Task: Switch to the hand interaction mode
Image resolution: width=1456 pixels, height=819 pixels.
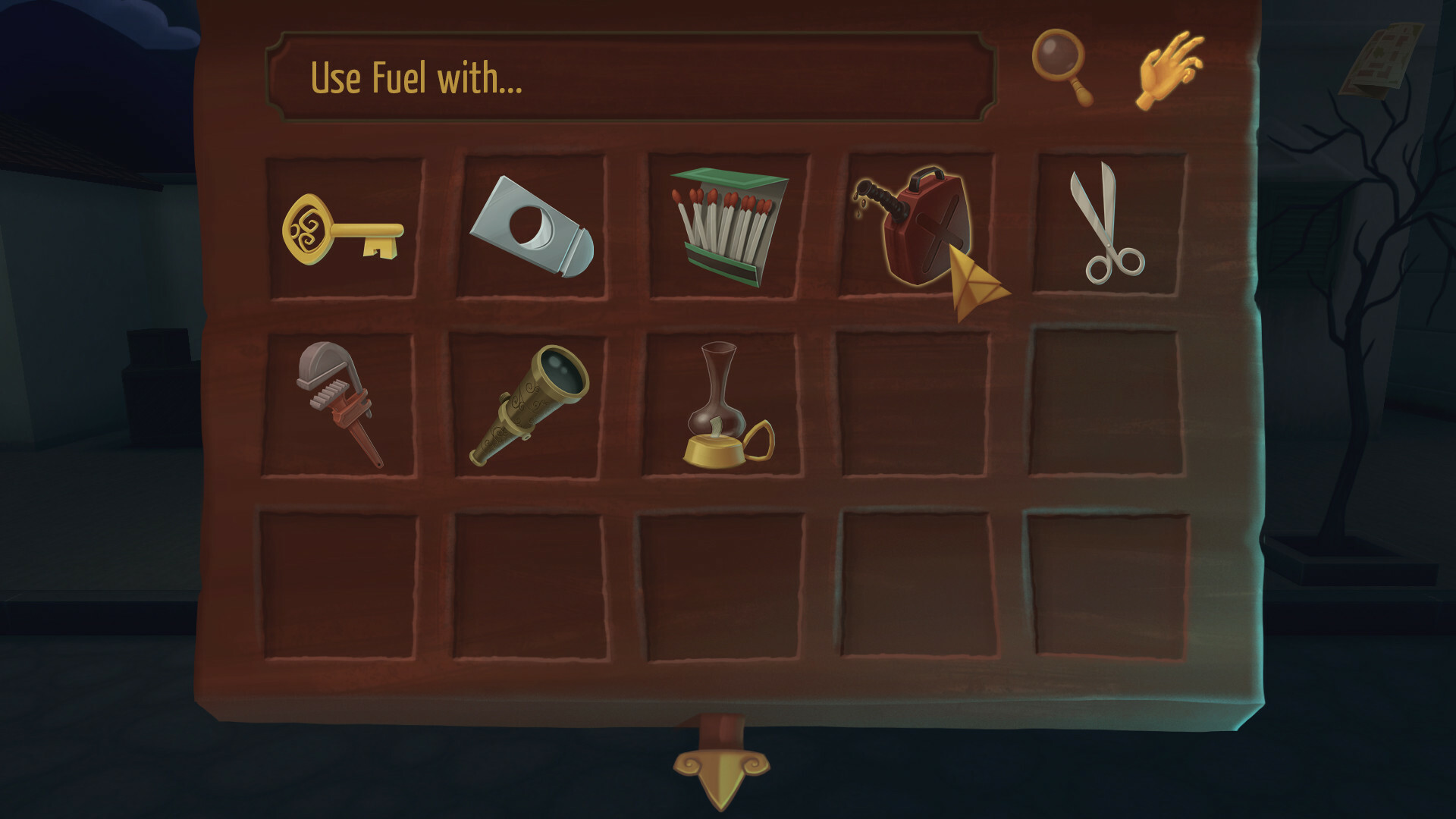Action: tap(1168, 68)
